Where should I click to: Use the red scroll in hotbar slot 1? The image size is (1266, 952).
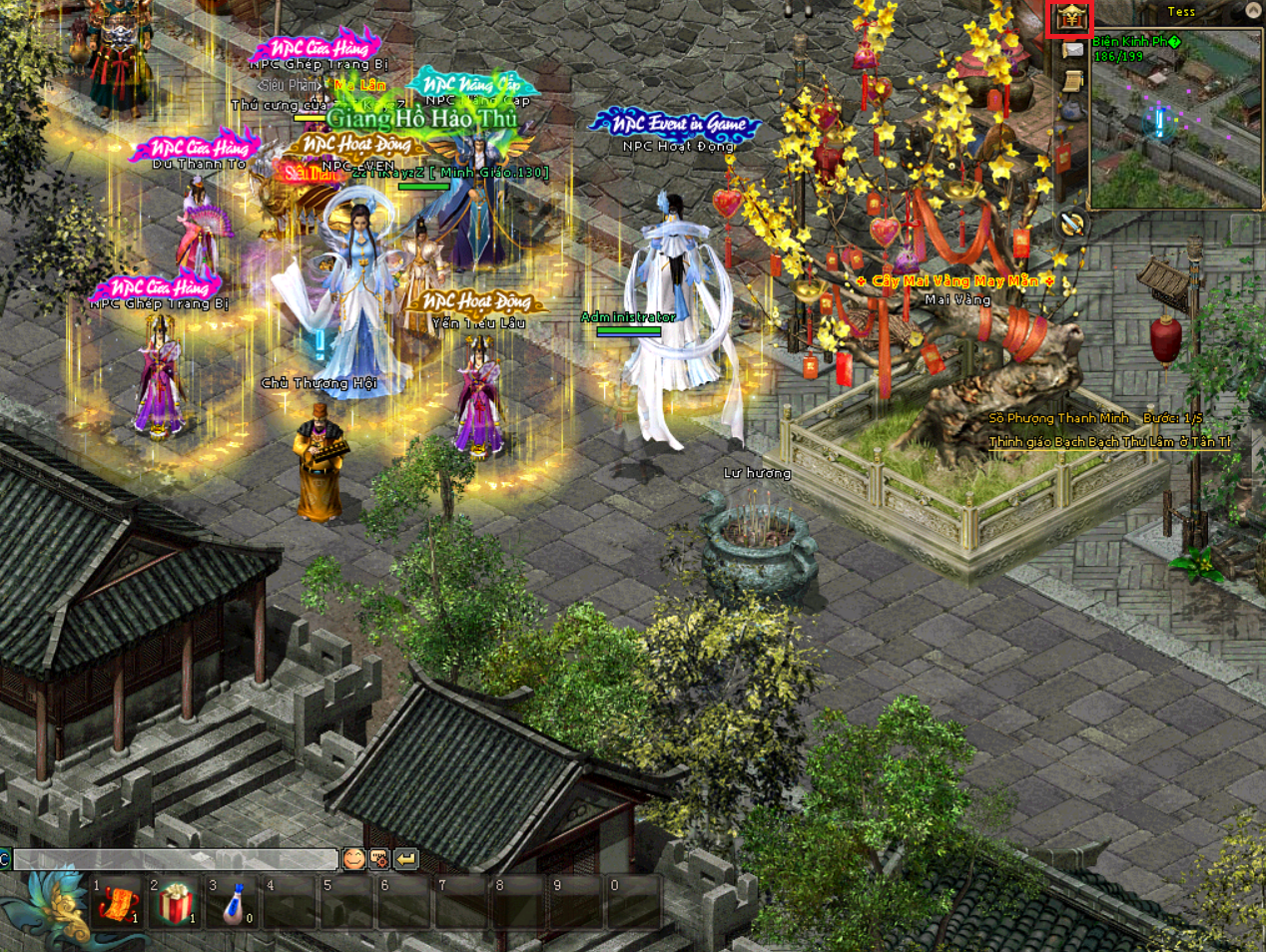119,904
